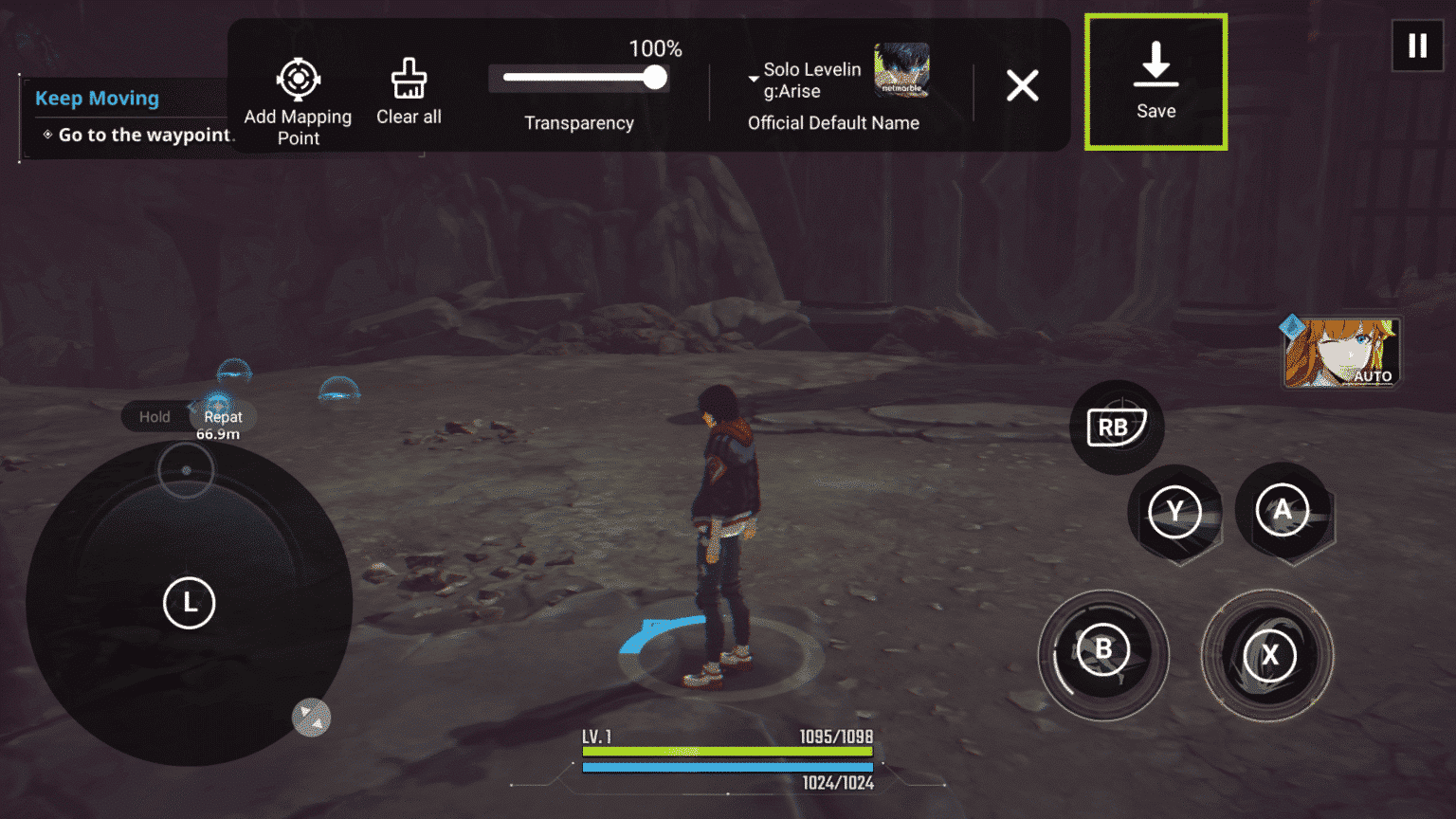Image resolution: width=1456 pixels, height=819 pixels.
Task: Select the Repat joystick mode
Action: click(224, 416)
